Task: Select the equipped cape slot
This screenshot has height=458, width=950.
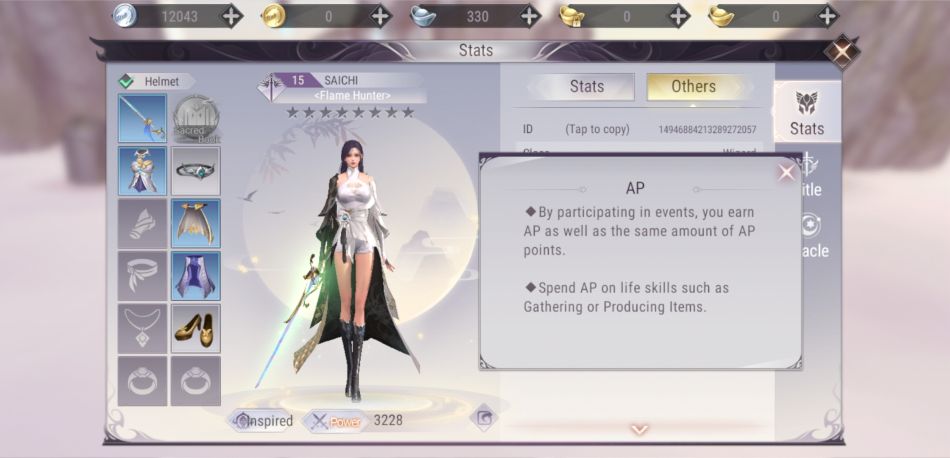Action: [x=195, y=223]
